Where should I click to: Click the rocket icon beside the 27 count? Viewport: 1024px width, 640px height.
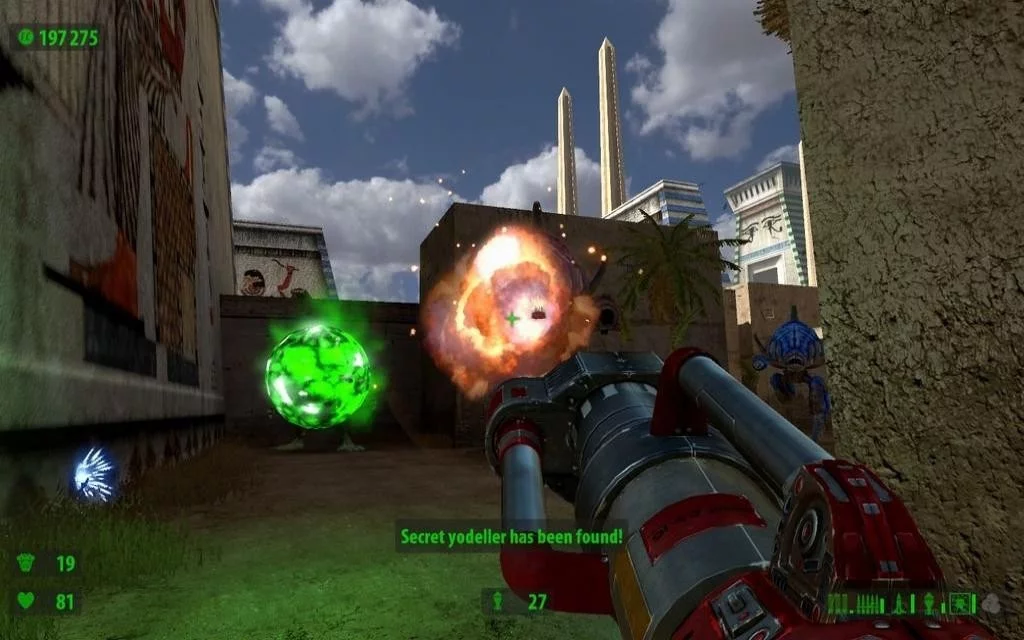(499, 602)
